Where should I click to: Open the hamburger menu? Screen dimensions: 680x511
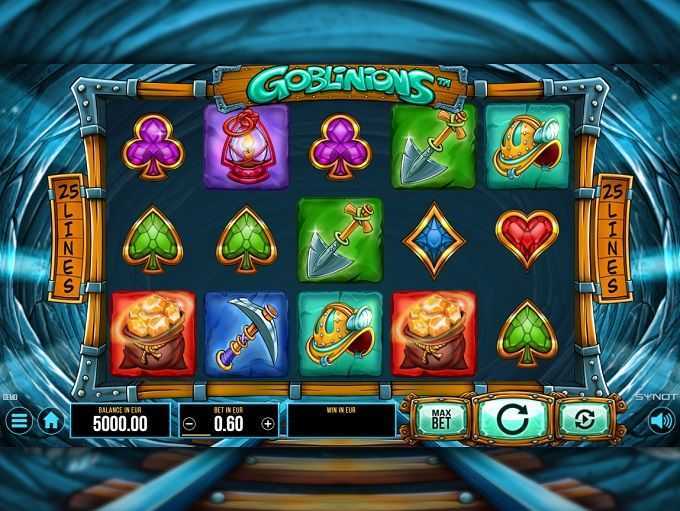pos(20,421)
